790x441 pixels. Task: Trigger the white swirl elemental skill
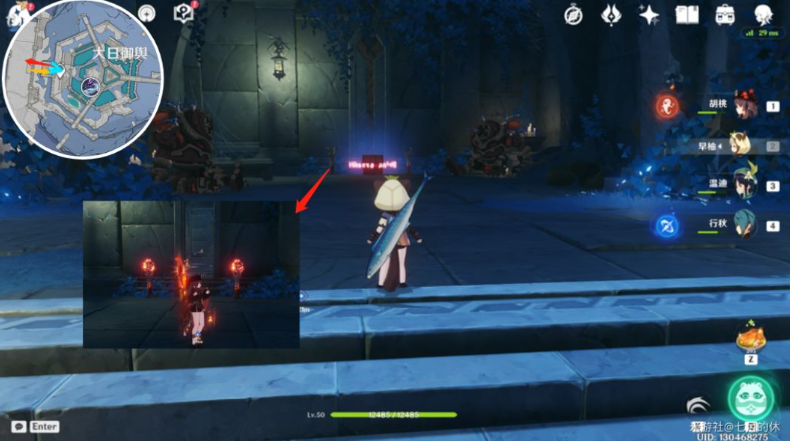click(x=697, y=405)
